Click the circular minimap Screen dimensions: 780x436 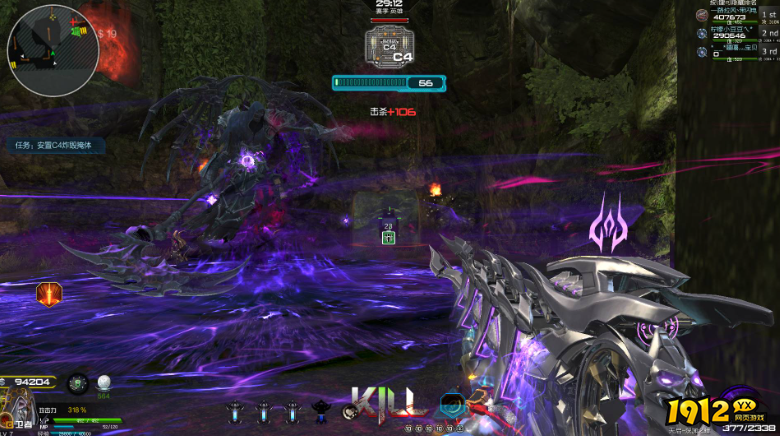click(x=52, y=49)
